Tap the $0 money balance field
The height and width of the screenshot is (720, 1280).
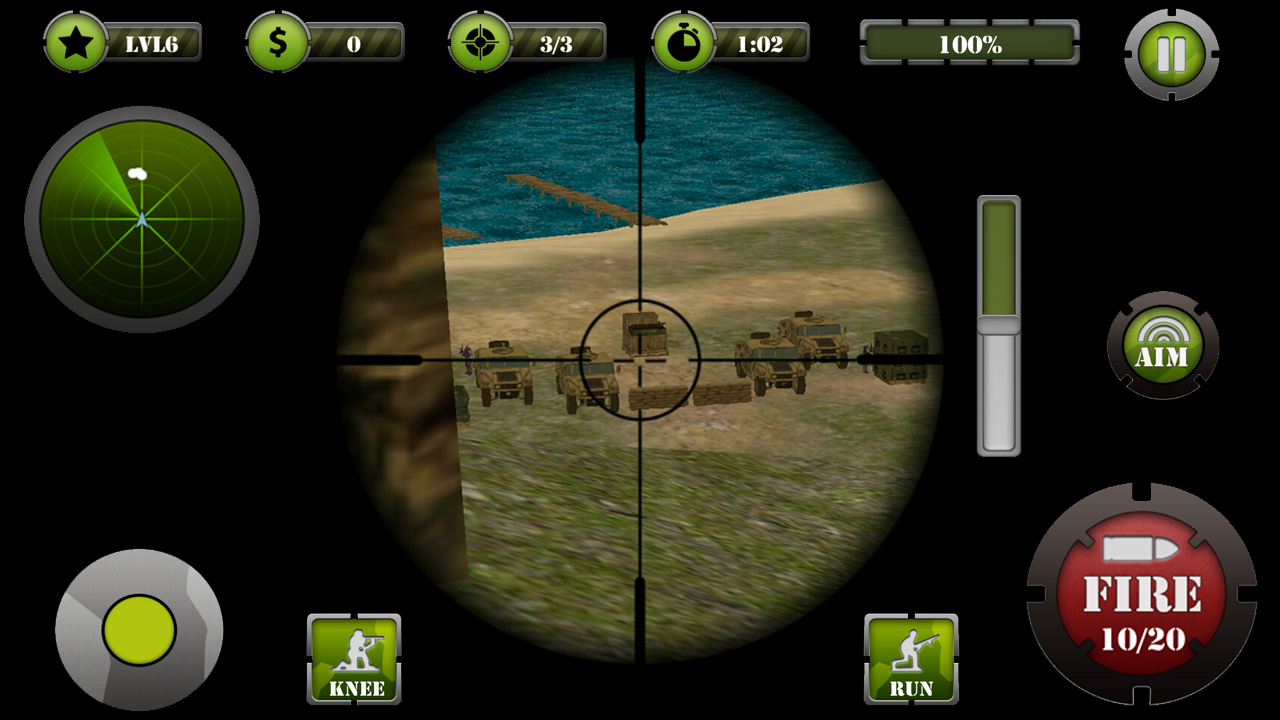[355, 42]
